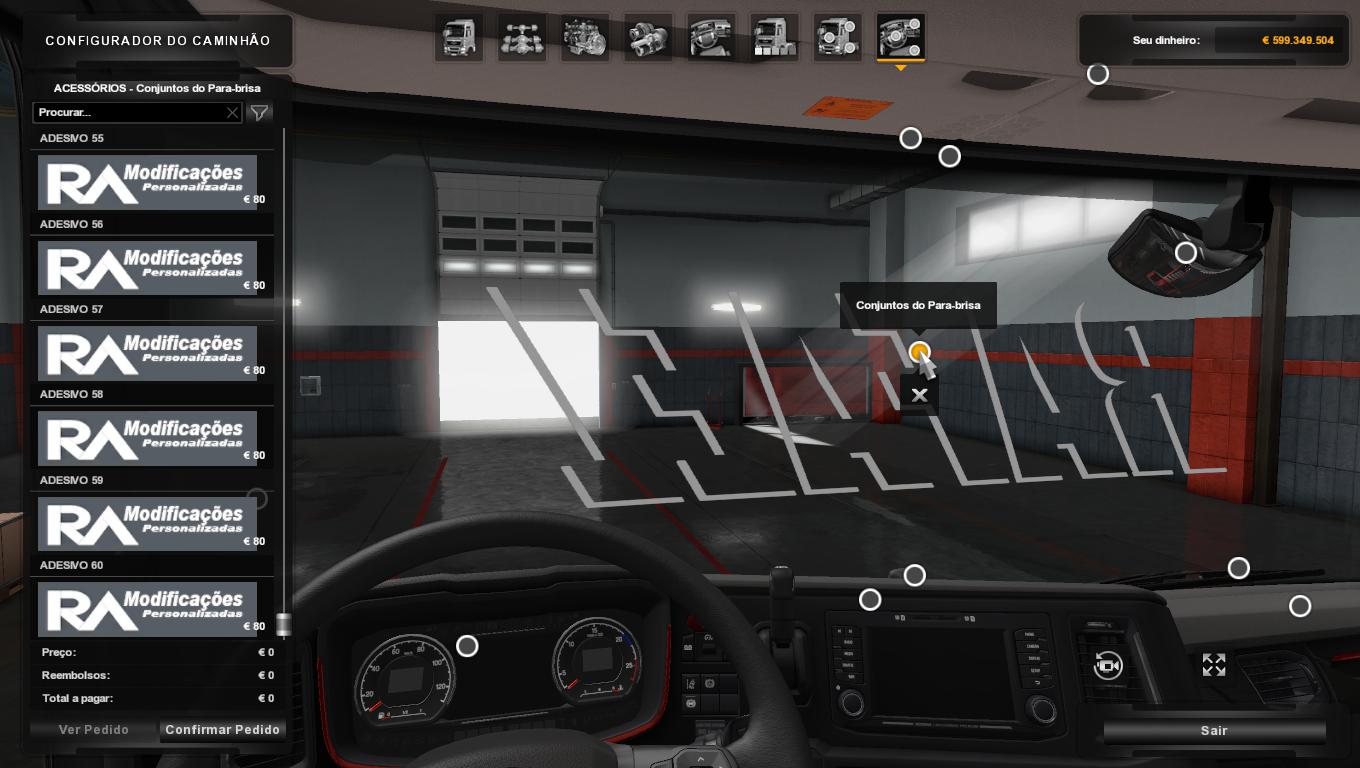Open the funnel filter options

pos(259,113)
